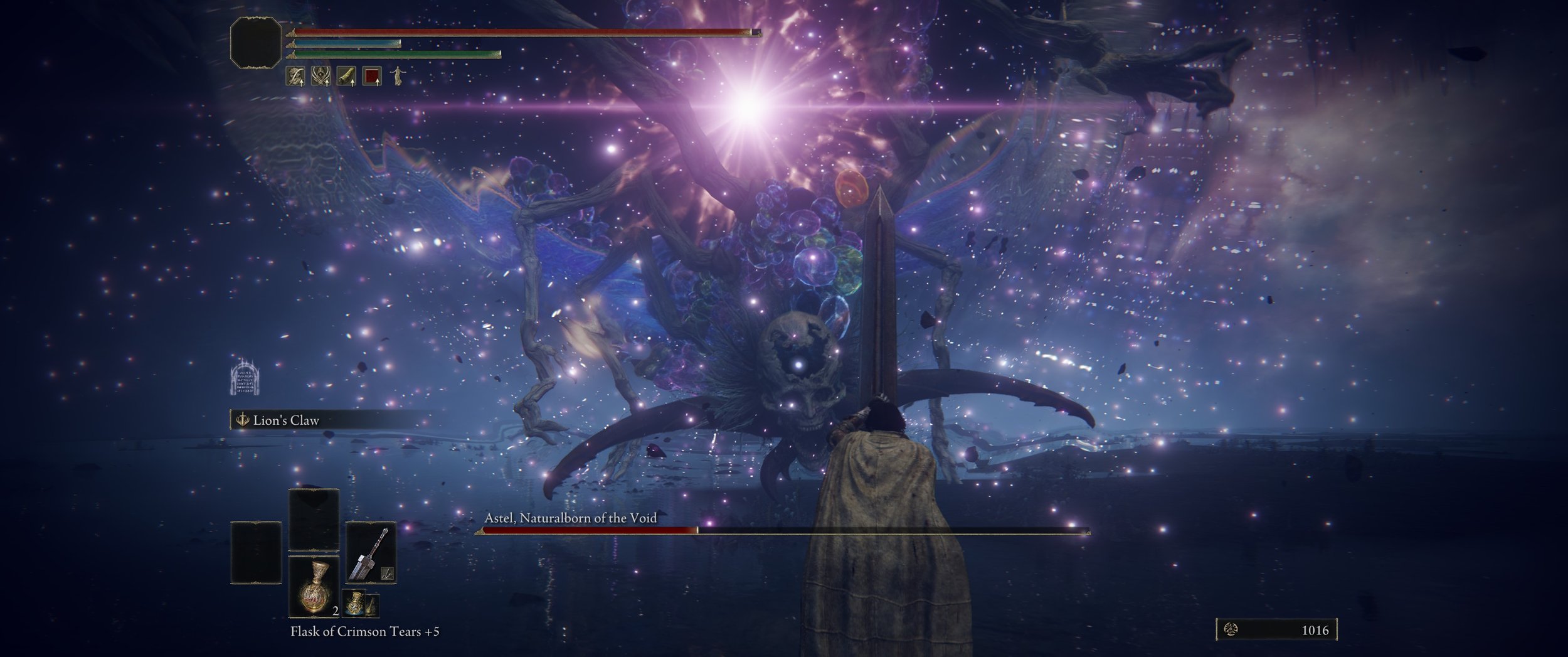Click the red square buff status icon
This screenshot has height=657, width=1568.
[373, 77]
